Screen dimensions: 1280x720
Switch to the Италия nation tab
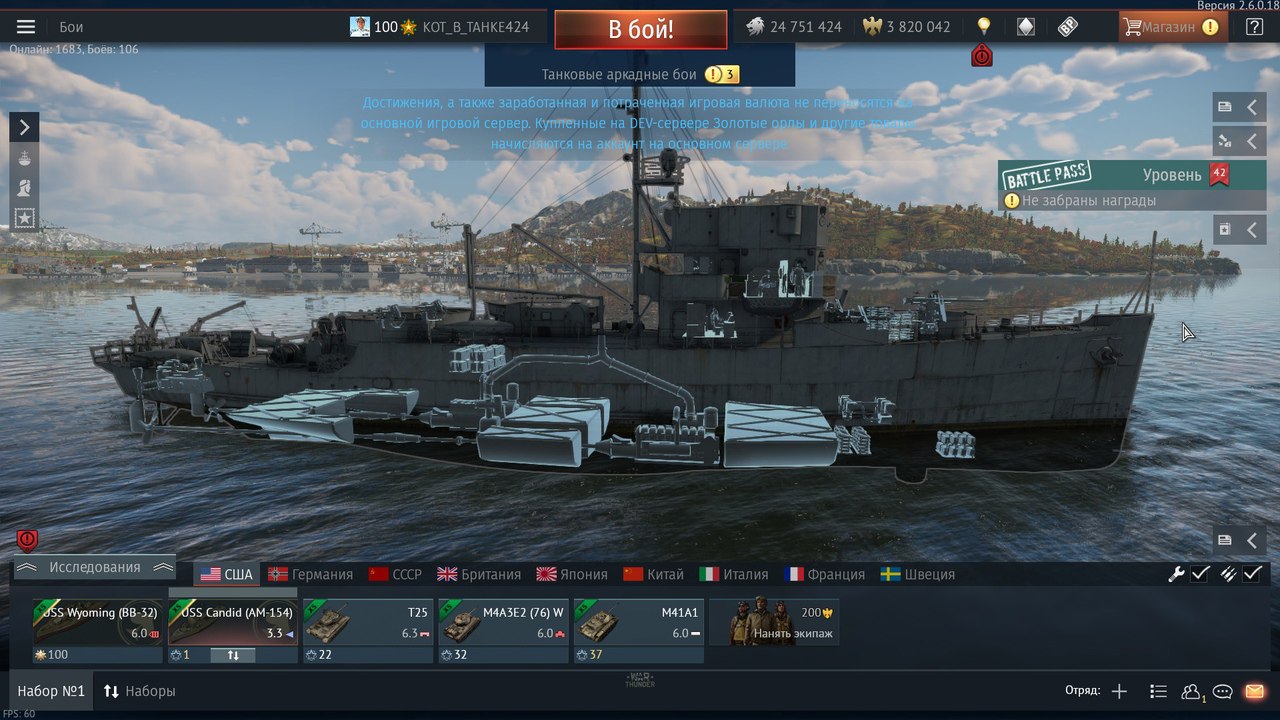coord(734,574)
